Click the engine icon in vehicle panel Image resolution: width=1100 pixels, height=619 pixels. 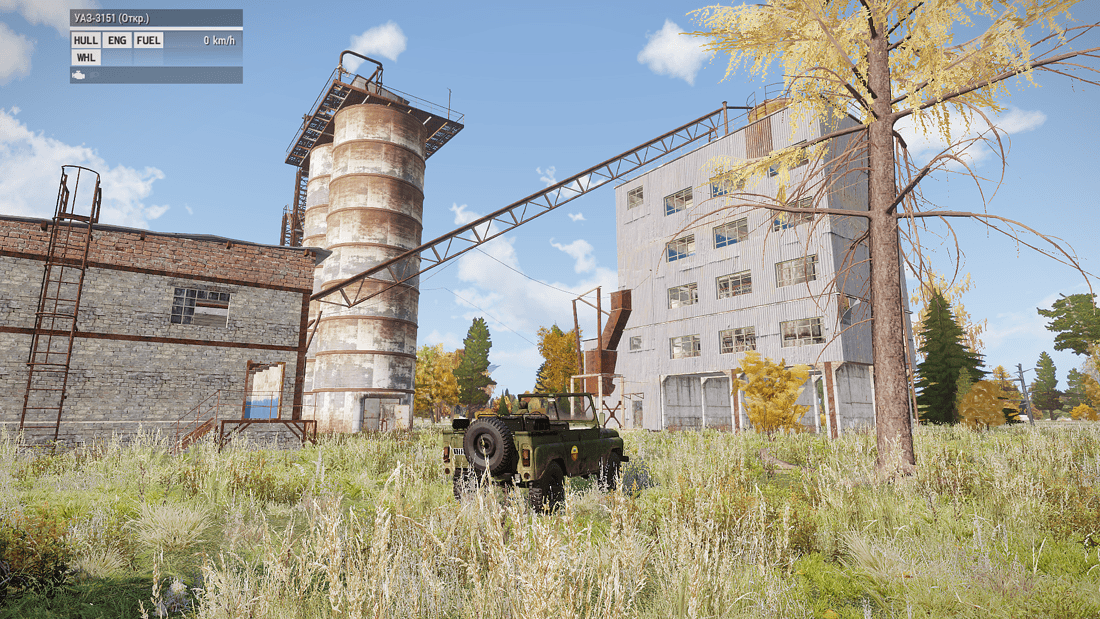pos(79,75)
